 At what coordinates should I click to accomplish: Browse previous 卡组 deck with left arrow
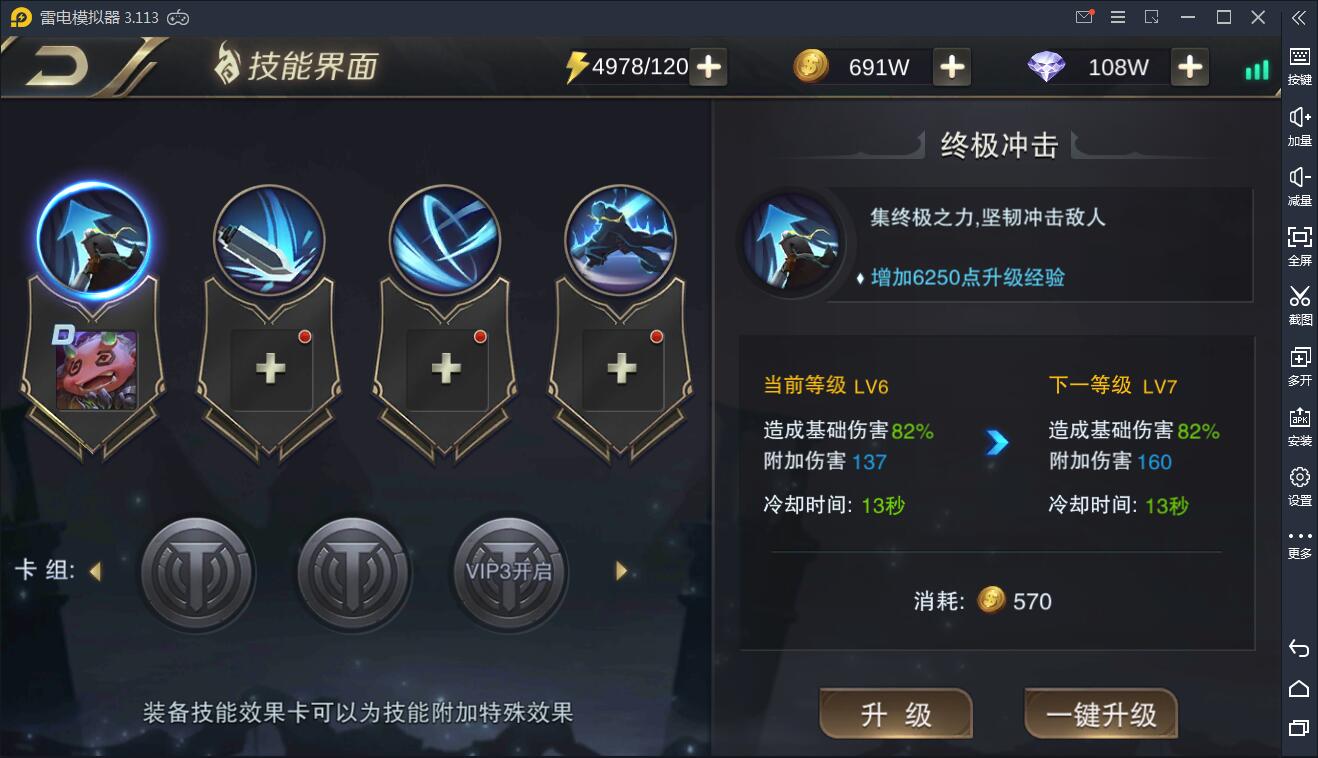point(96,571)
